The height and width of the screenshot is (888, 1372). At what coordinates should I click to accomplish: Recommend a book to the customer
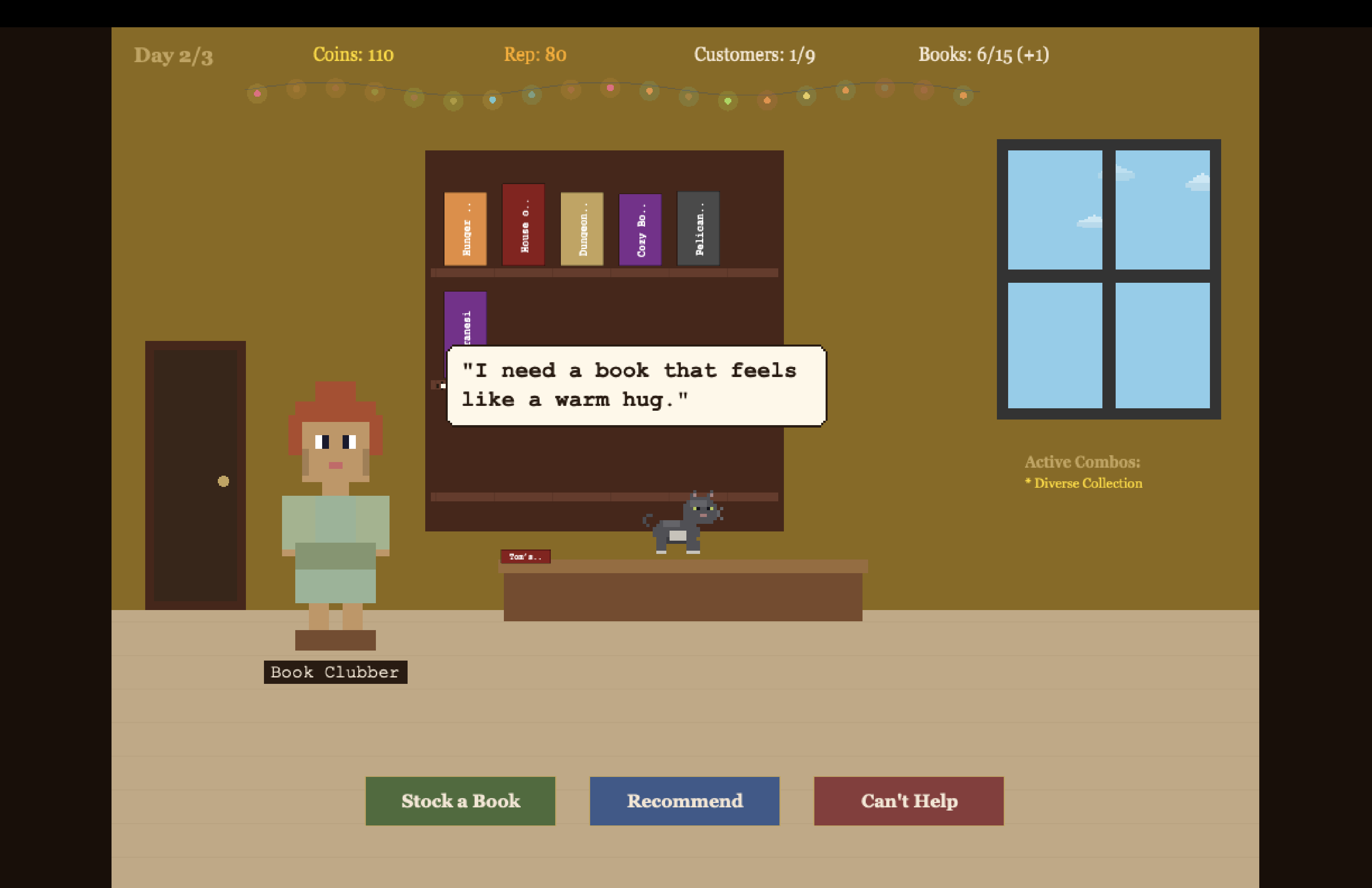click(x=684, y=801)
